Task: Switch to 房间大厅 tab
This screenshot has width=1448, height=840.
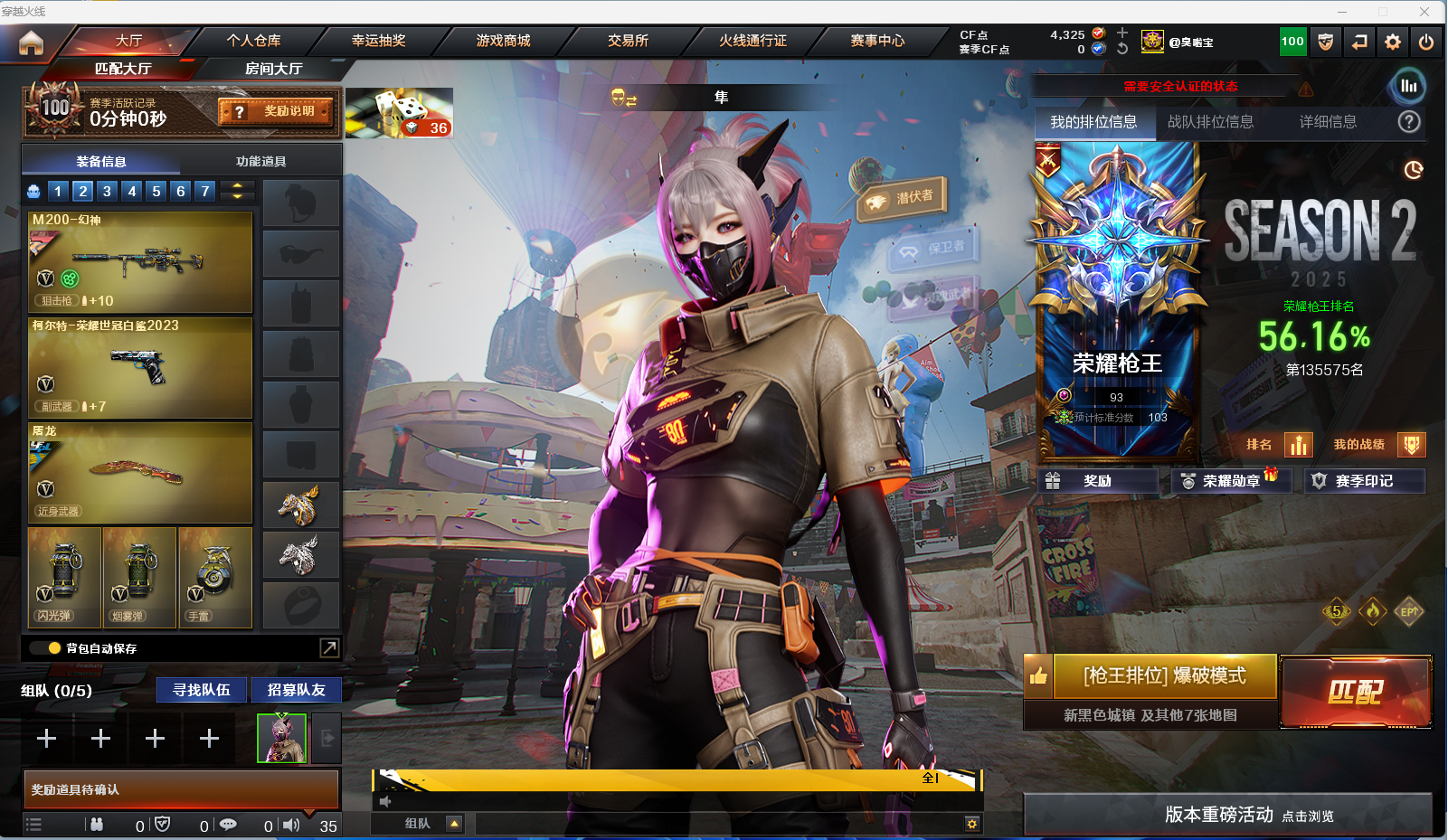Action: 273,69
